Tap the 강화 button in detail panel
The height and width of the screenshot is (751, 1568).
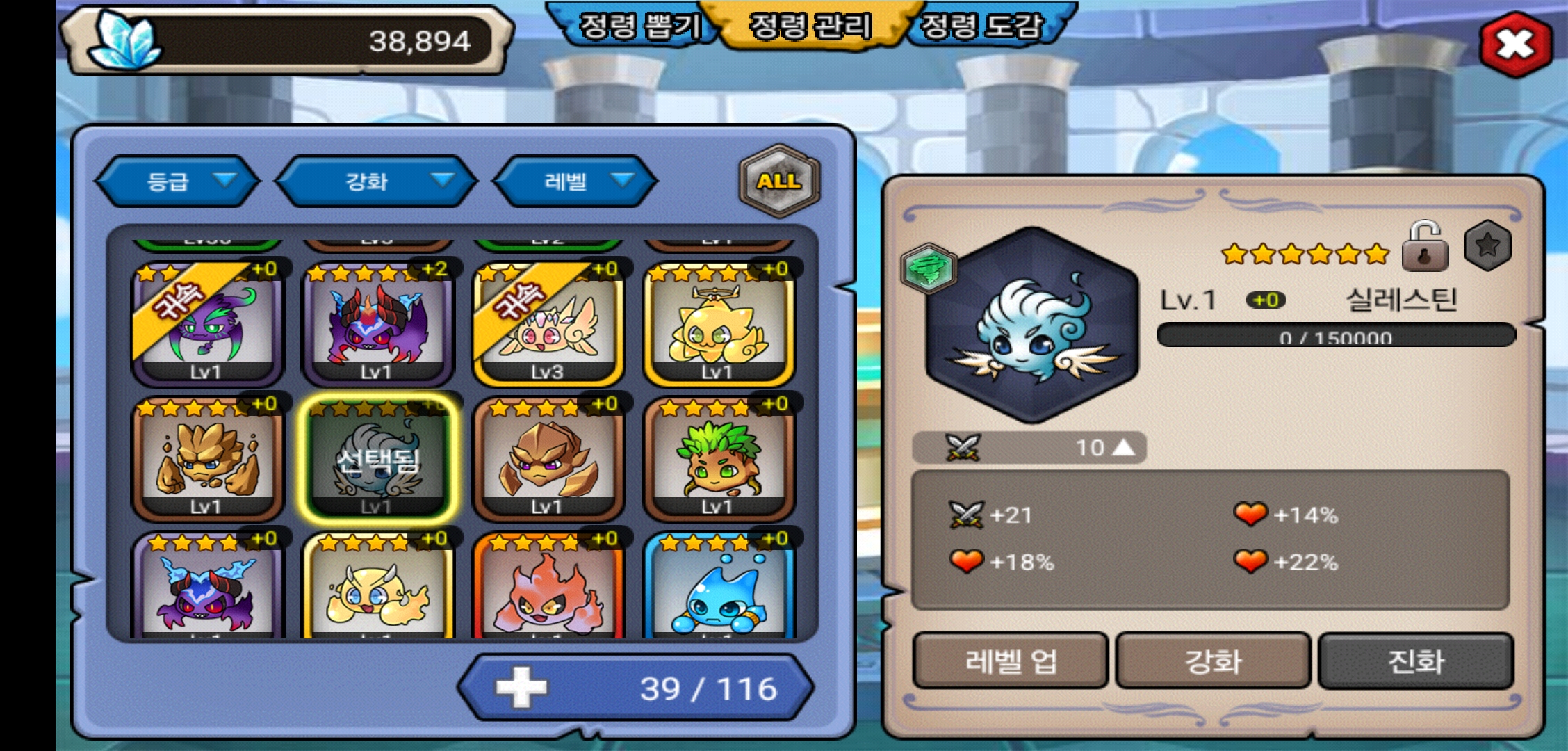(x=1213, y=661)
